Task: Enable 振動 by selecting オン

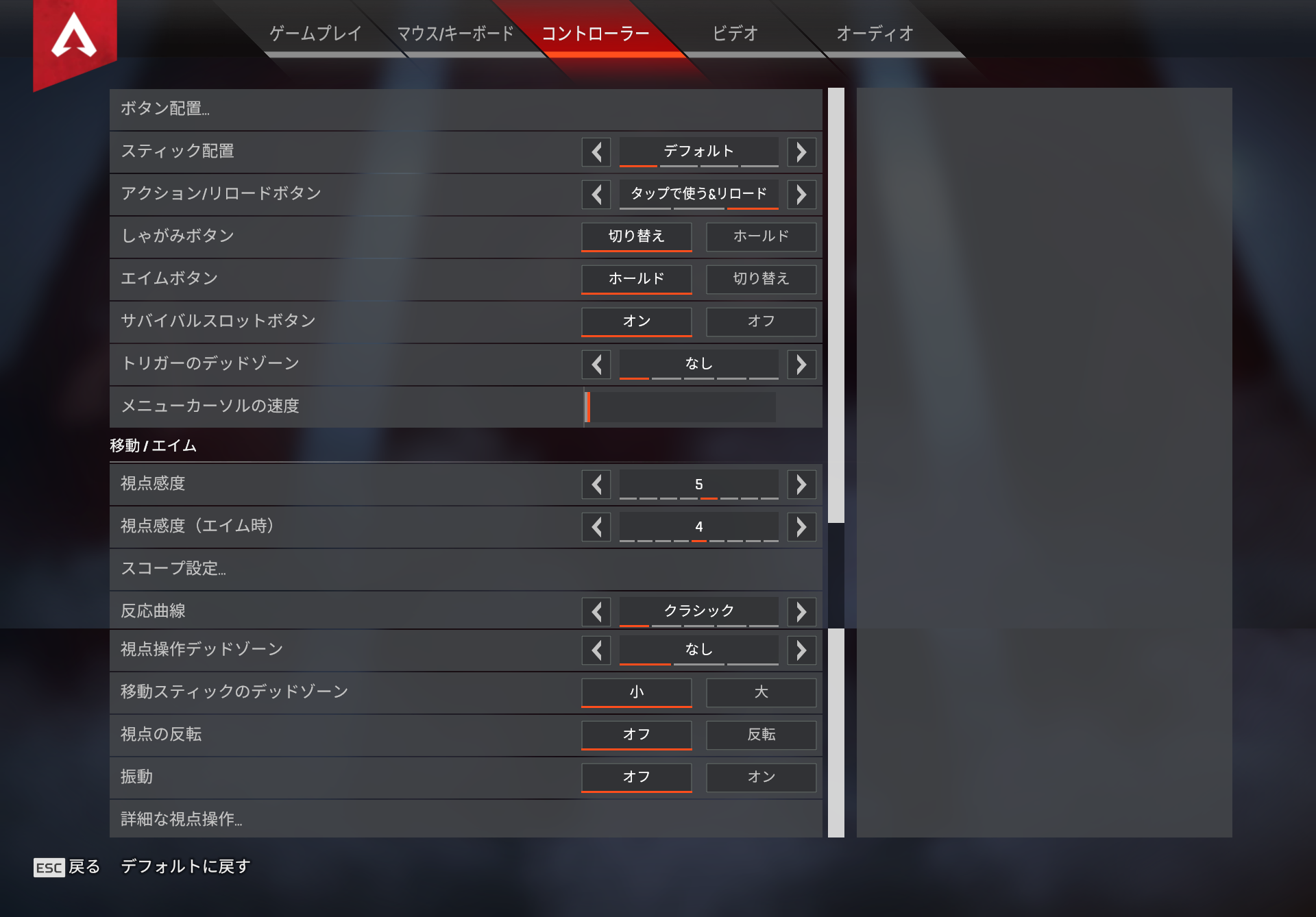Action: click(761, 777)
